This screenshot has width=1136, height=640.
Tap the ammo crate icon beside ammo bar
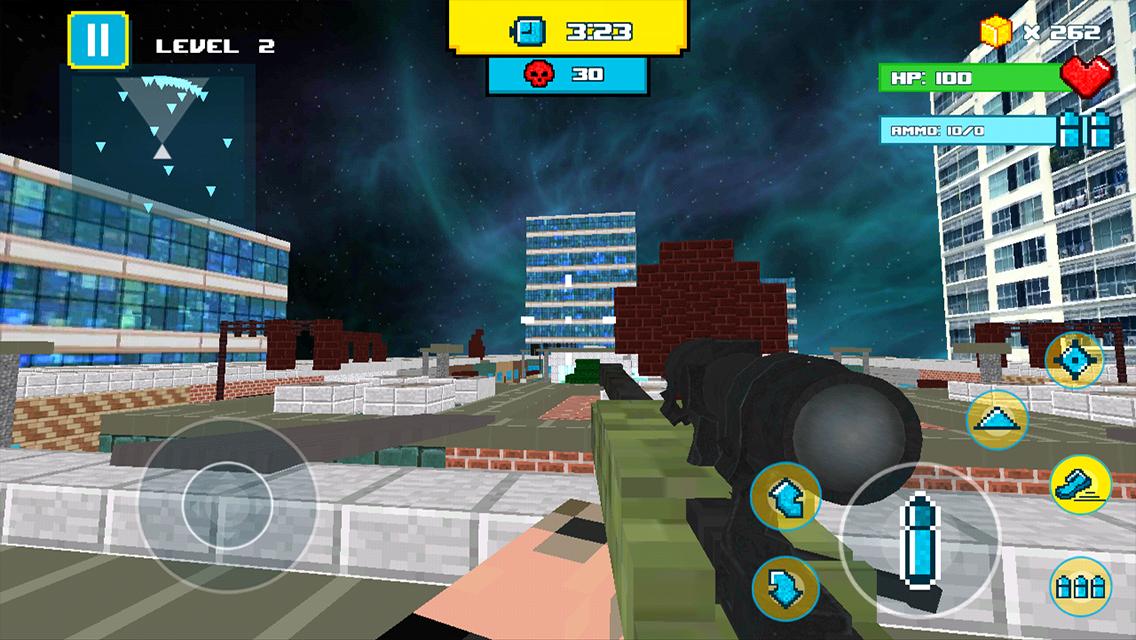click(1087, 129)
